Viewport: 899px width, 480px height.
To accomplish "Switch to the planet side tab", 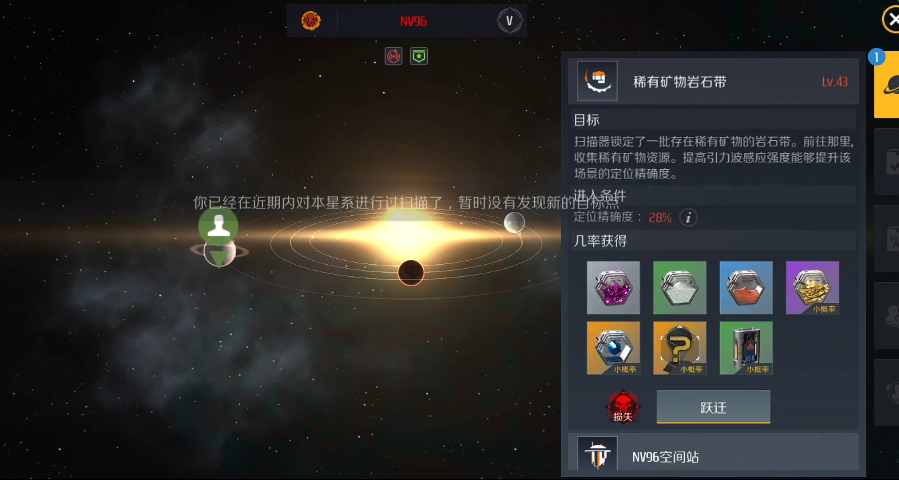I will coord(886,86).
